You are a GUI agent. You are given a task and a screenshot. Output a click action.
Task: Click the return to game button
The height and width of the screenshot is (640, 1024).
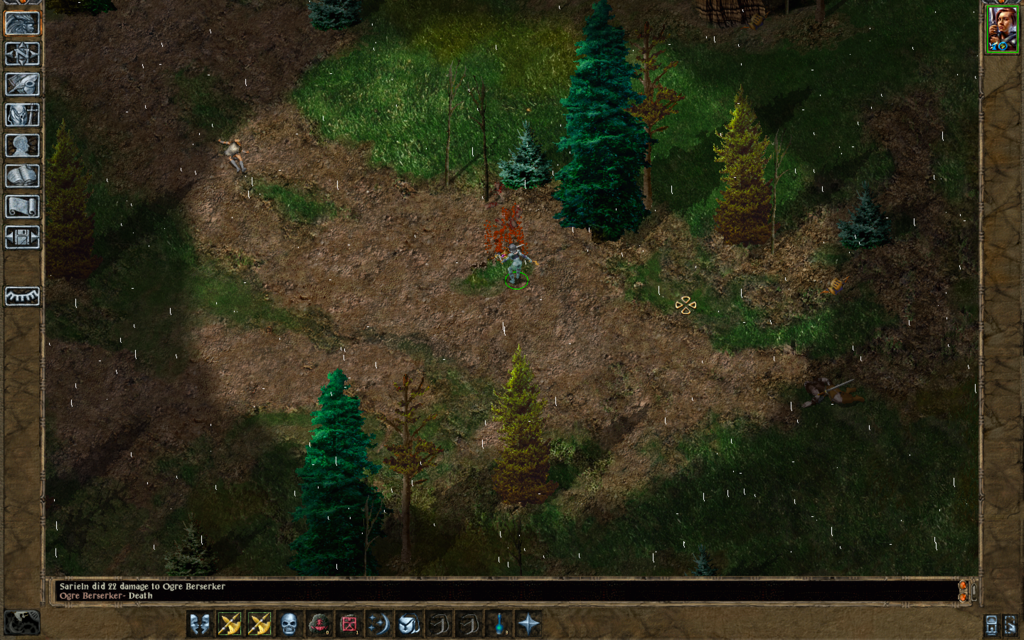point(22,22)
